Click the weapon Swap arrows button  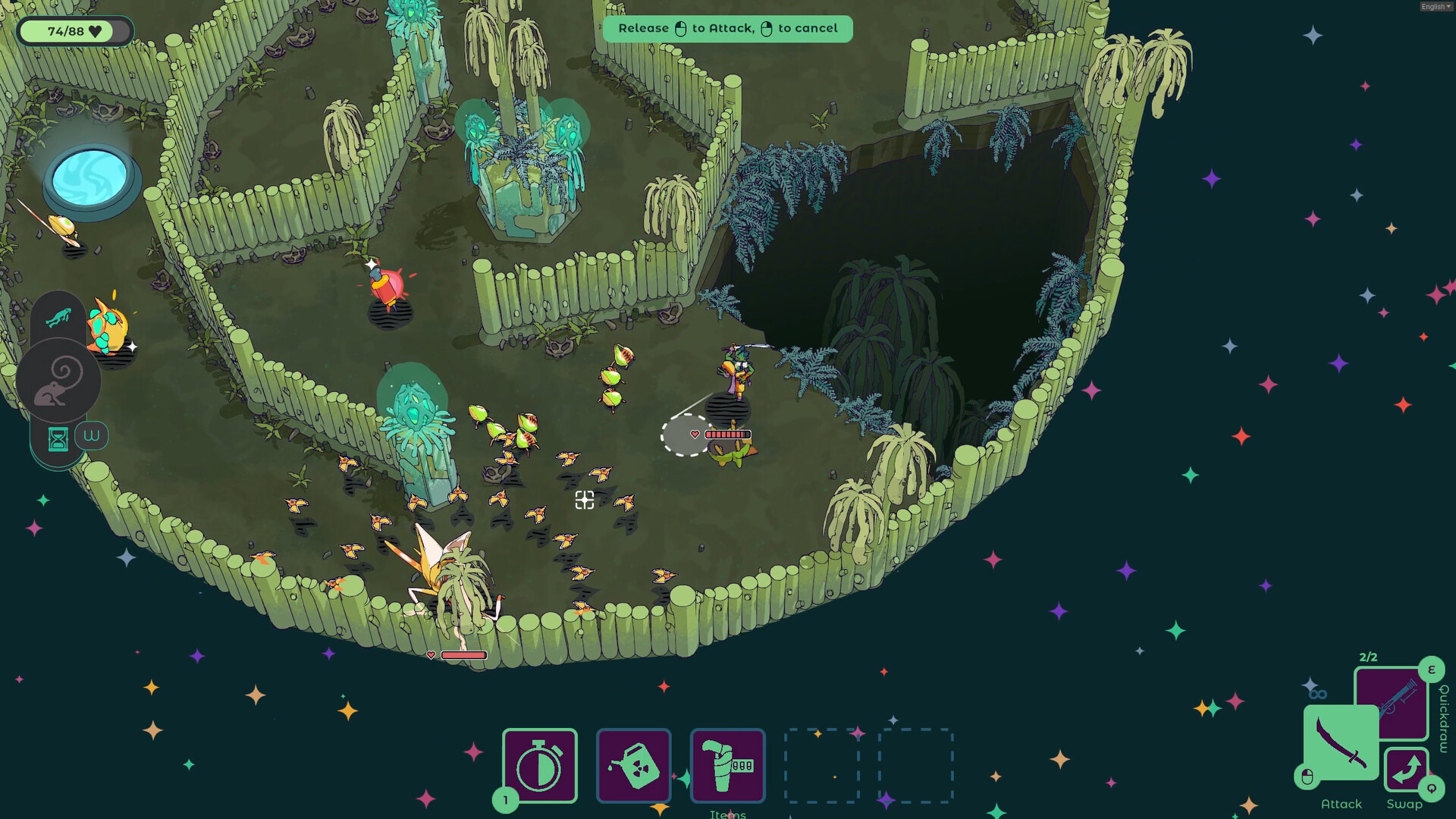click(1406, 770)
